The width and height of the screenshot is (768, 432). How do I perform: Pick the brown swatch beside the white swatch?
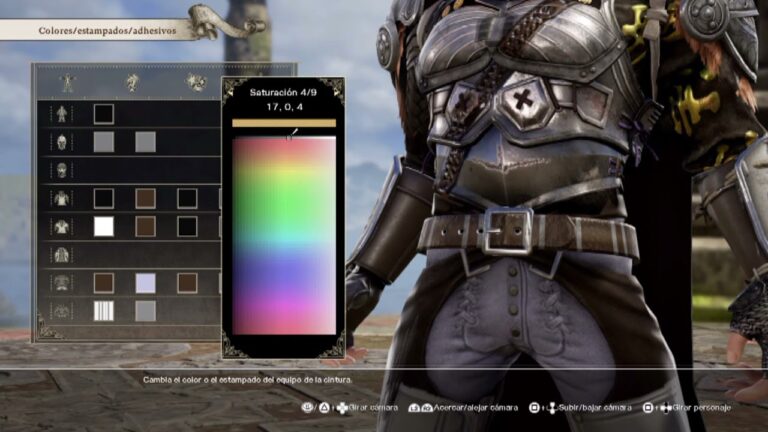click(146, 226)
